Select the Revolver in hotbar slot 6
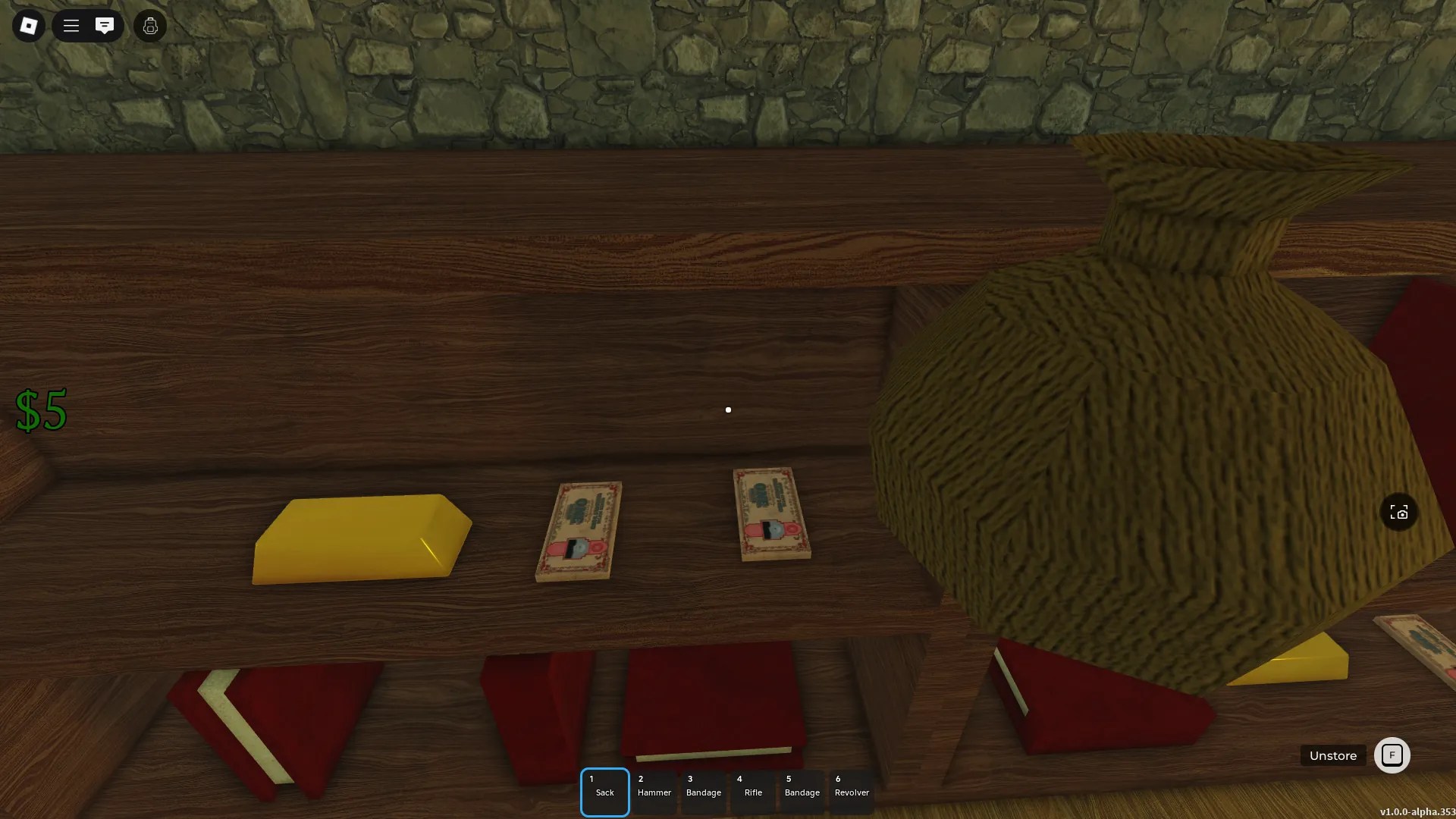The height and width of the screenshot is (819, 1456). (x=852, y=792)
